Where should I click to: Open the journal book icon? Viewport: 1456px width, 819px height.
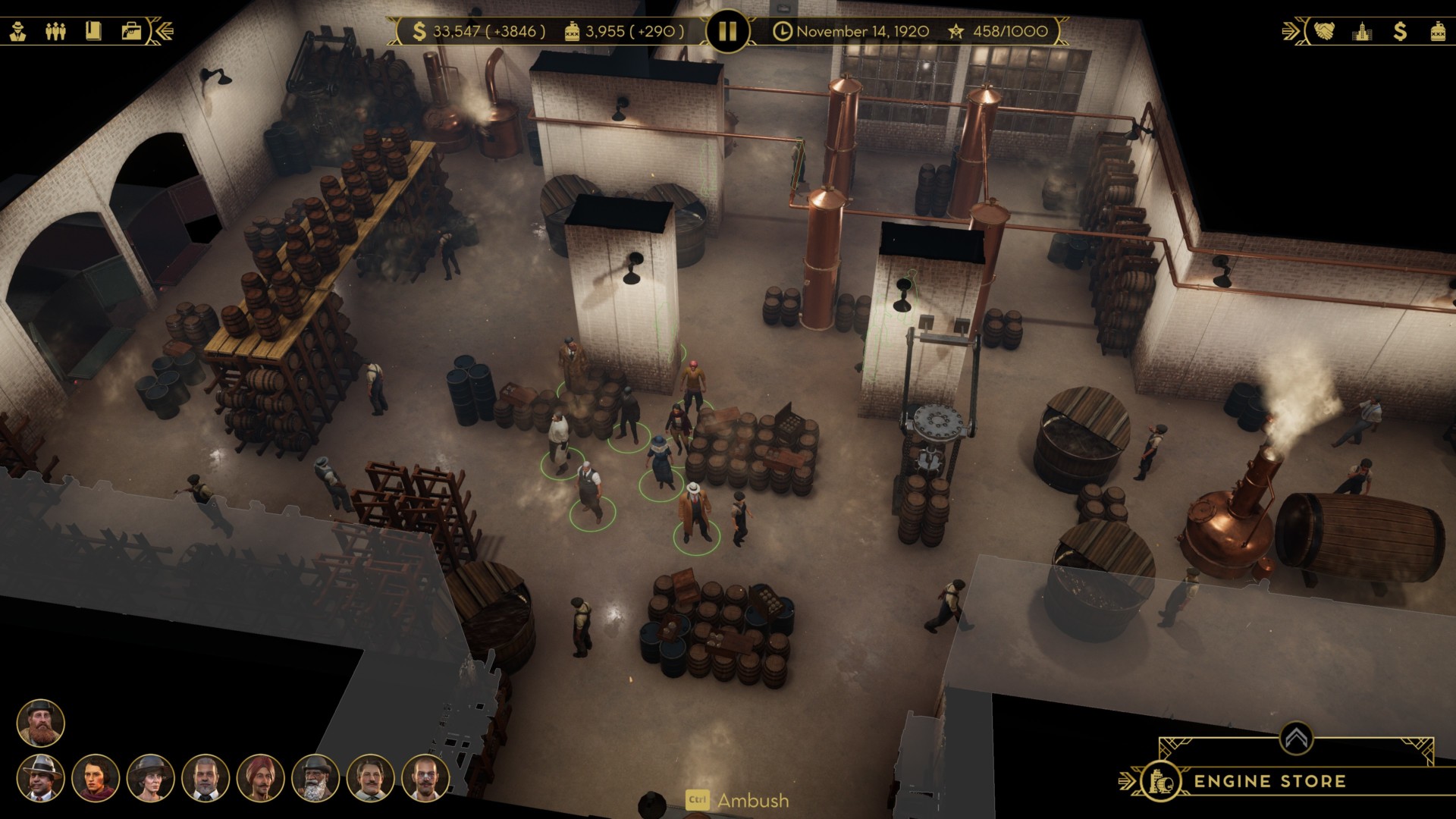click(93, 31)
